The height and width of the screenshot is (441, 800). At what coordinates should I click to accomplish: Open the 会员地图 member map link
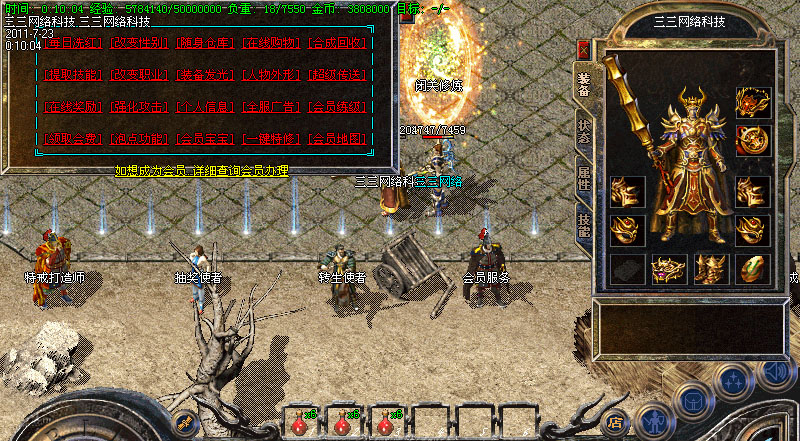pos(338,139)
